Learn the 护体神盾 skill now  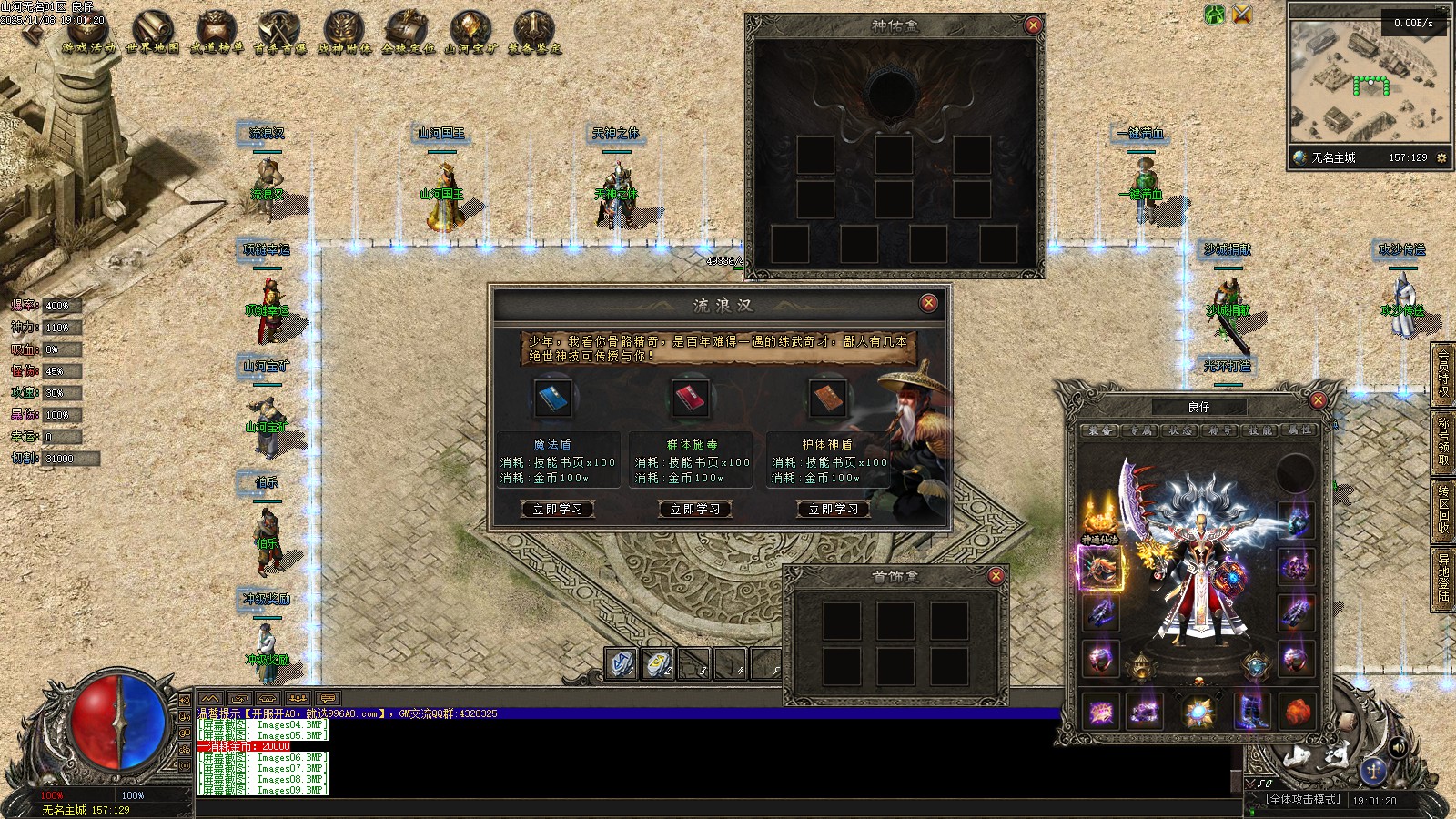tap(833, 509)
